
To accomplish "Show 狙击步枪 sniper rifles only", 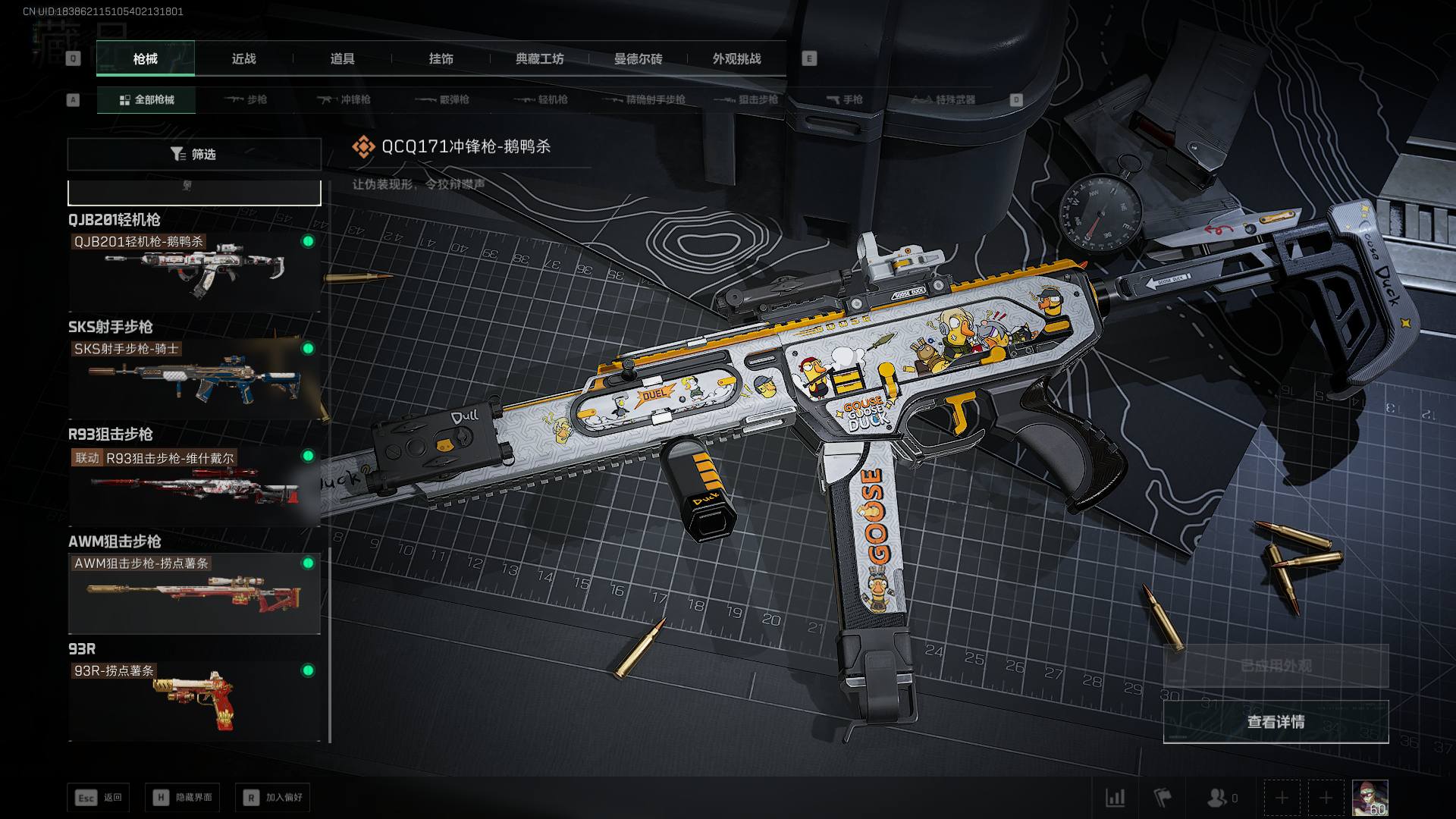I will coord(746,100).
